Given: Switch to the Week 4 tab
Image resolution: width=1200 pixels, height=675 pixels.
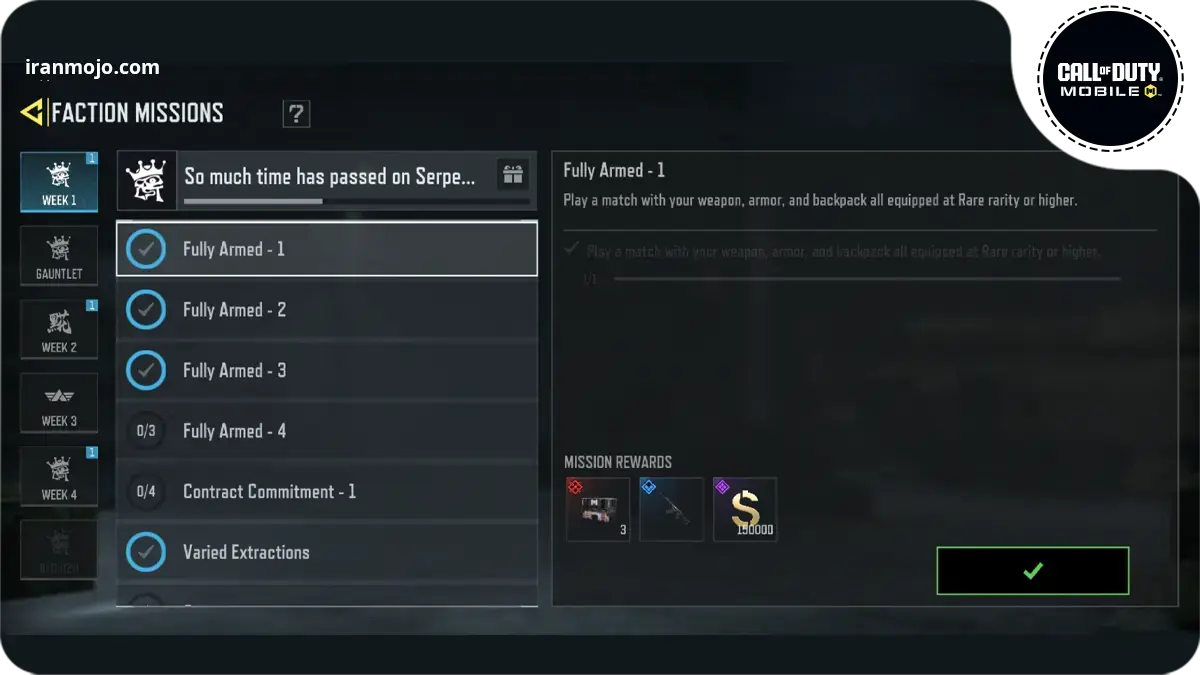Looking at the screenshot, I should click(x=59, y=477).
